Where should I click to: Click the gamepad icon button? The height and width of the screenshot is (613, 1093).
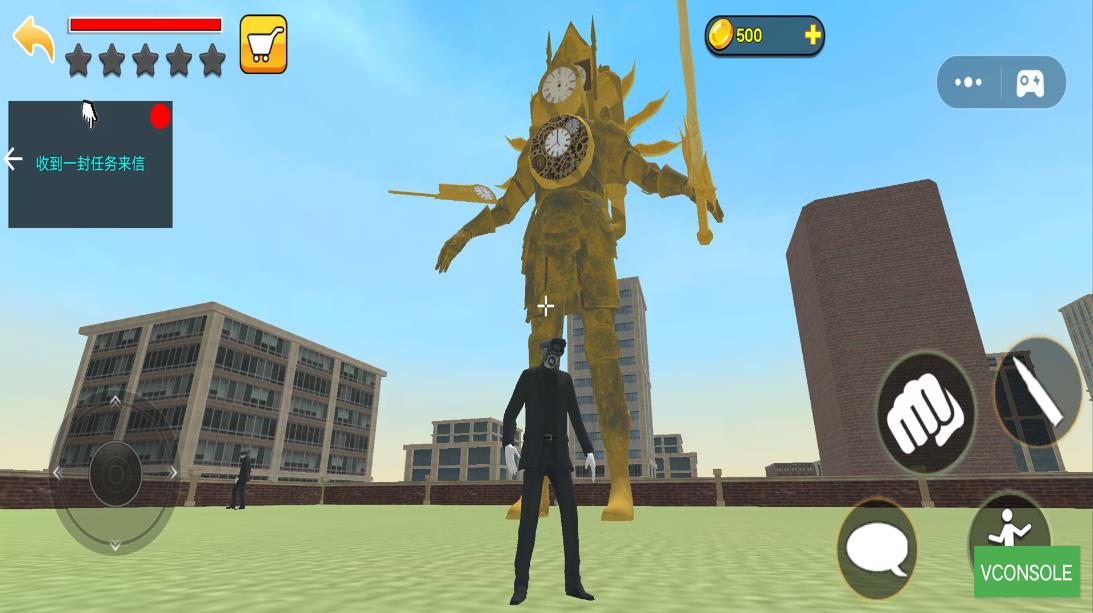click(x=1031, y=83)
